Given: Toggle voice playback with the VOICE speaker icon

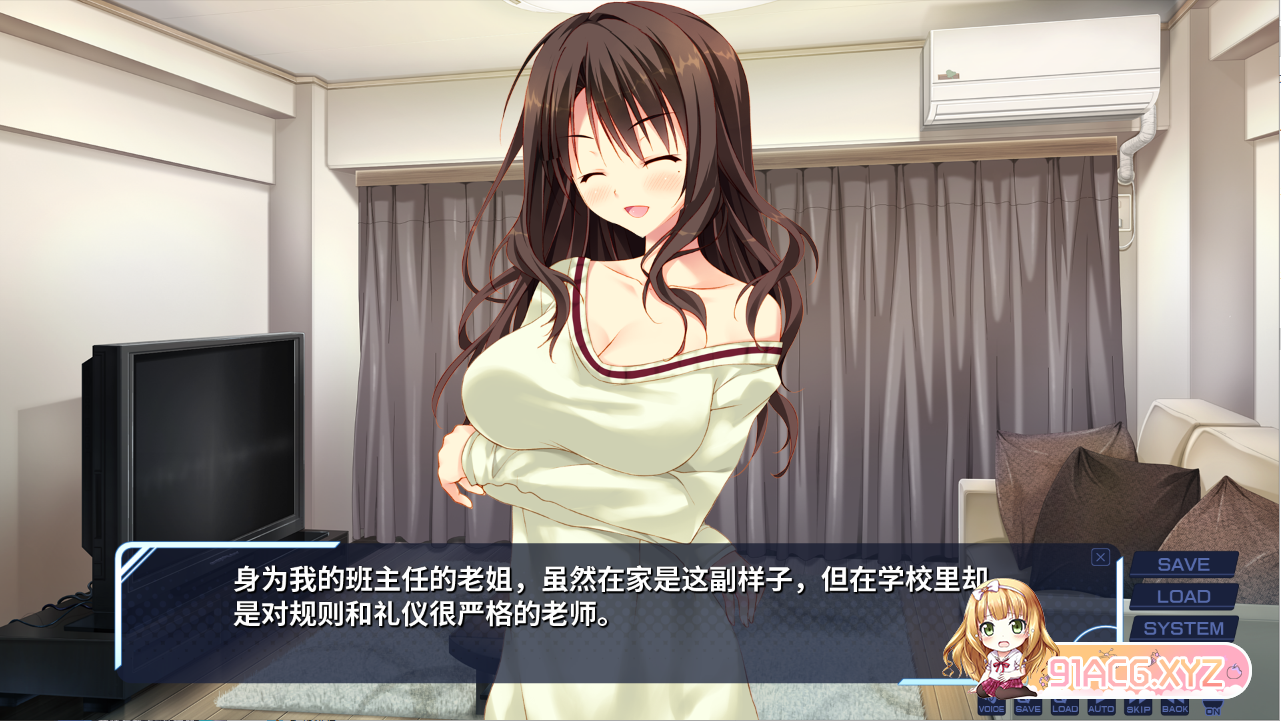Looking at the screenshot, I should (991, 707).
